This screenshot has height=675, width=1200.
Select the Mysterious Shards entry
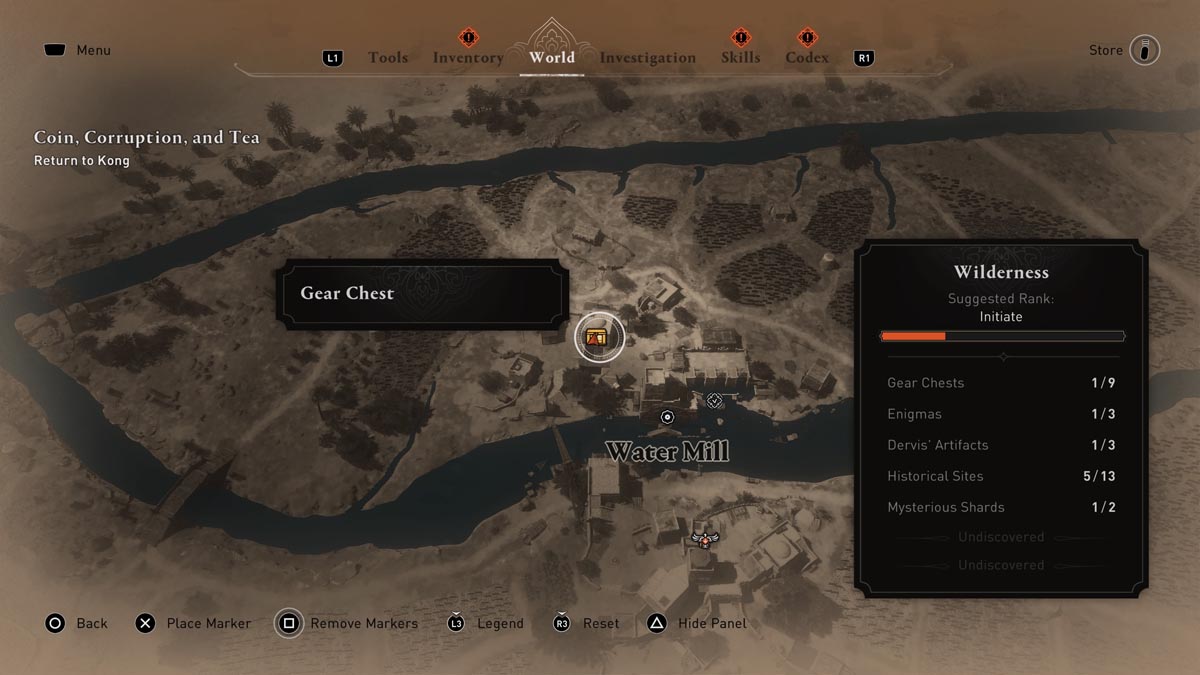(x=1001, y=507)
